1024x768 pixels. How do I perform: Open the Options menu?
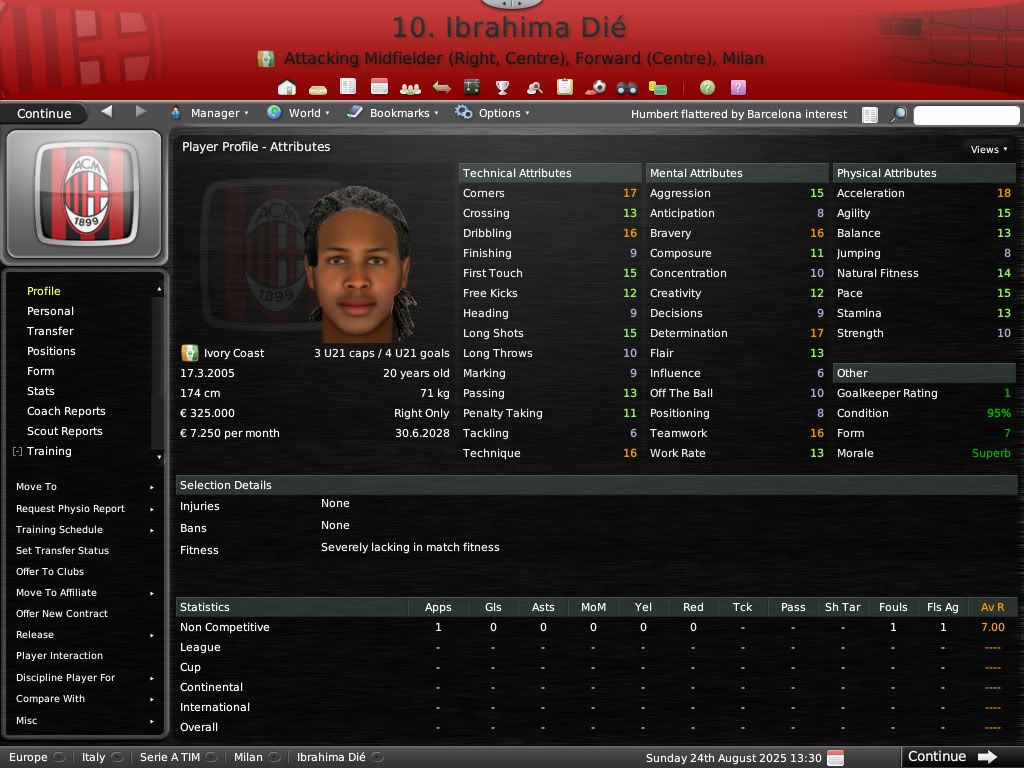pos(492,113)
